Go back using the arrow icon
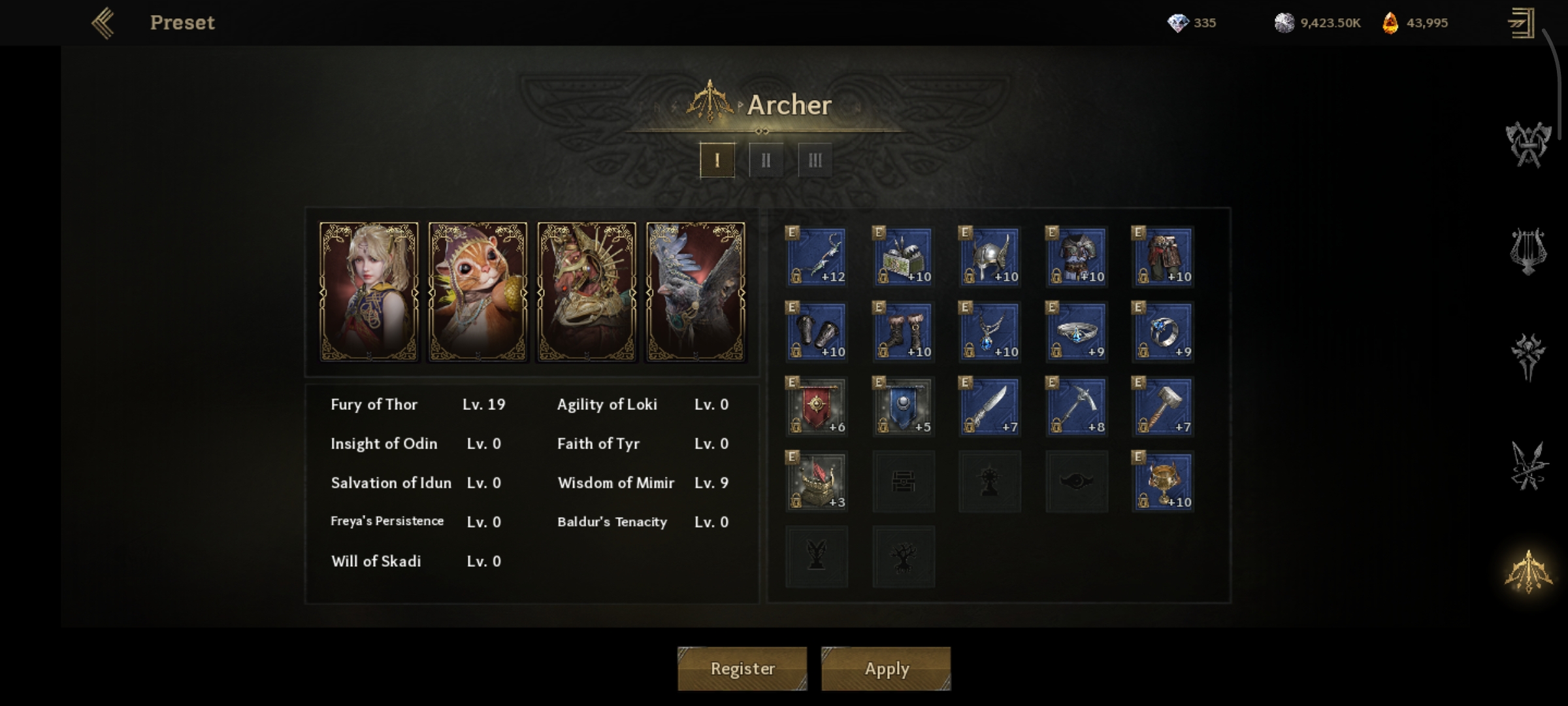This screenshot has height=706, width=1568. 103,24
